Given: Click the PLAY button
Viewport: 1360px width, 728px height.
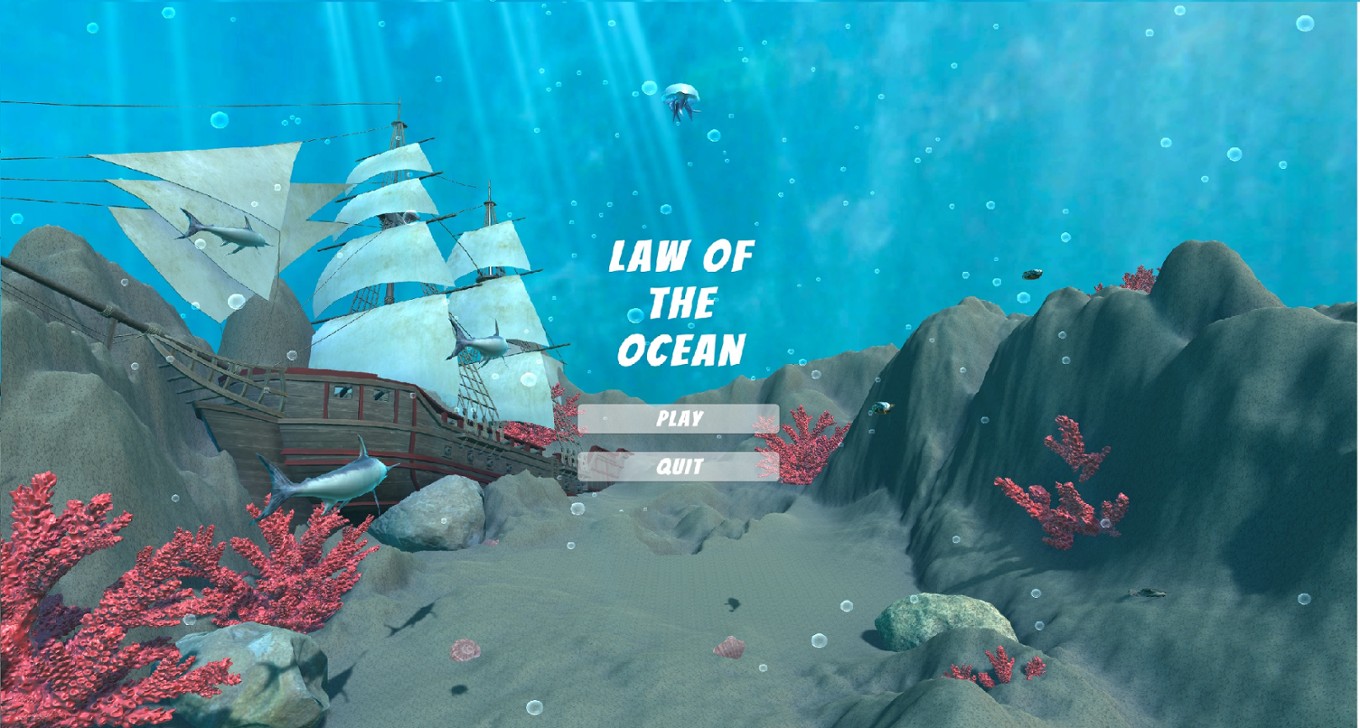Looking at the screenshot, I should coord(678,419).
